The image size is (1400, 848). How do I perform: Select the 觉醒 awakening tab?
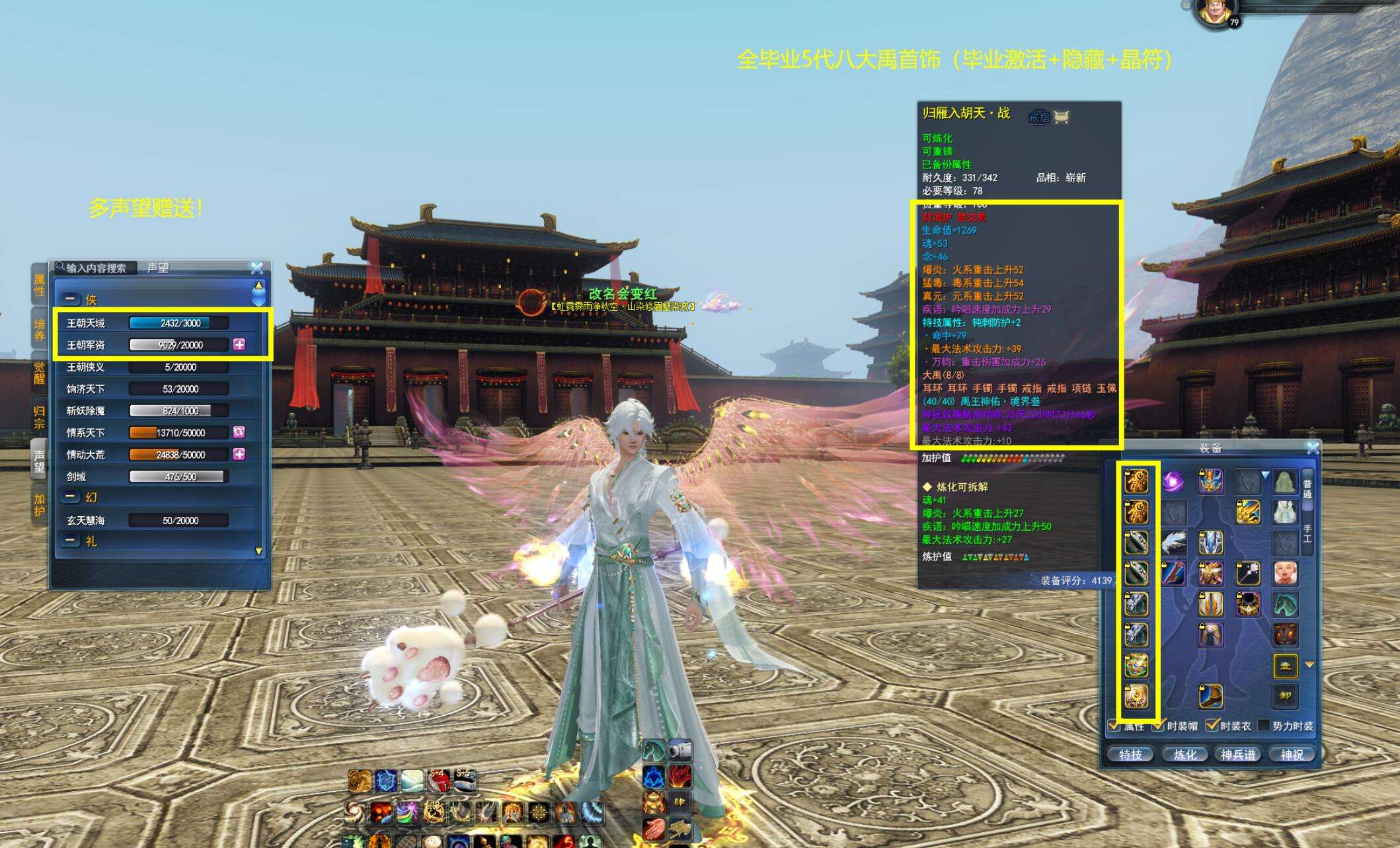coord(39,373)
